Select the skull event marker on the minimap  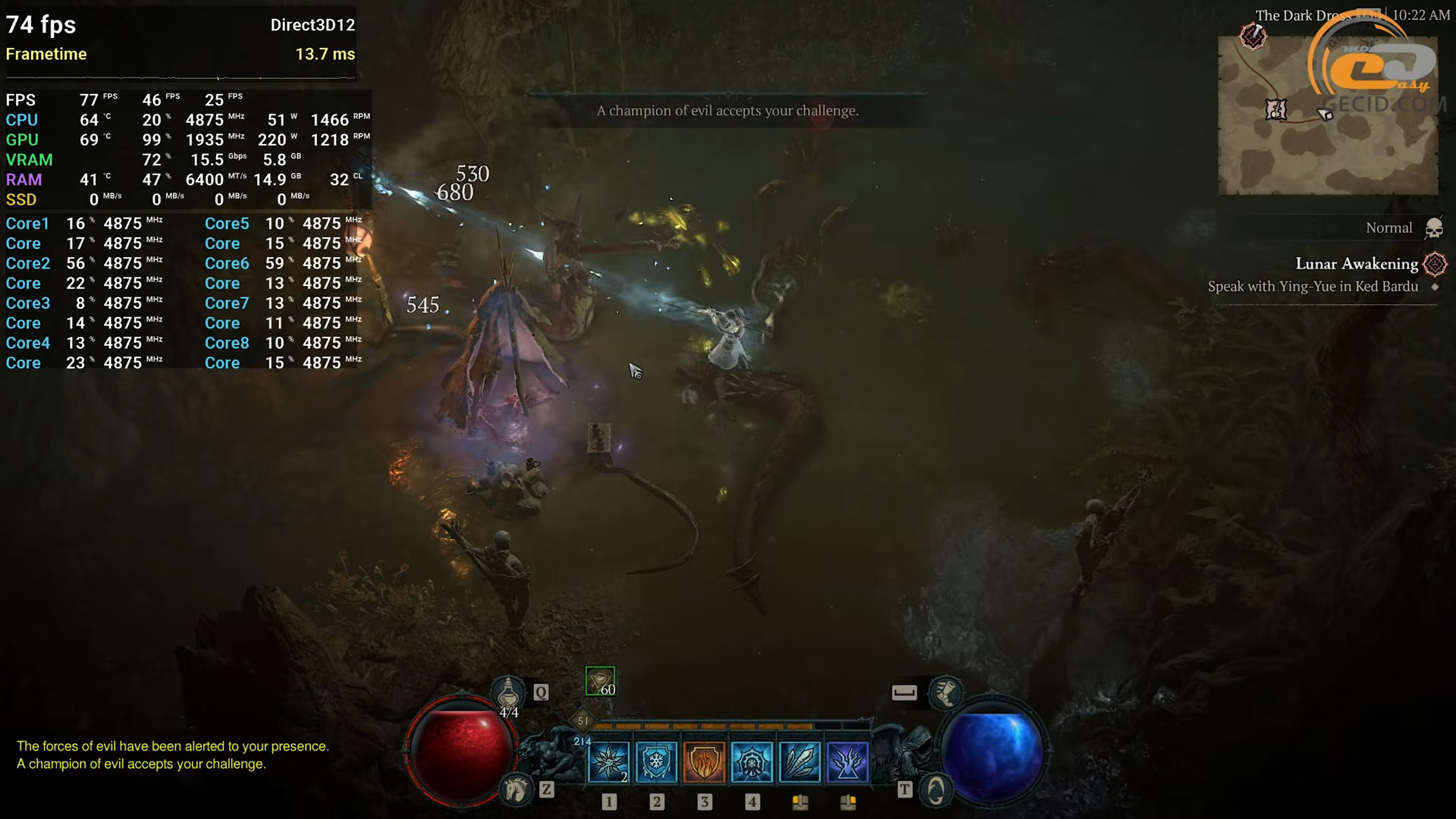point(1276,109)
